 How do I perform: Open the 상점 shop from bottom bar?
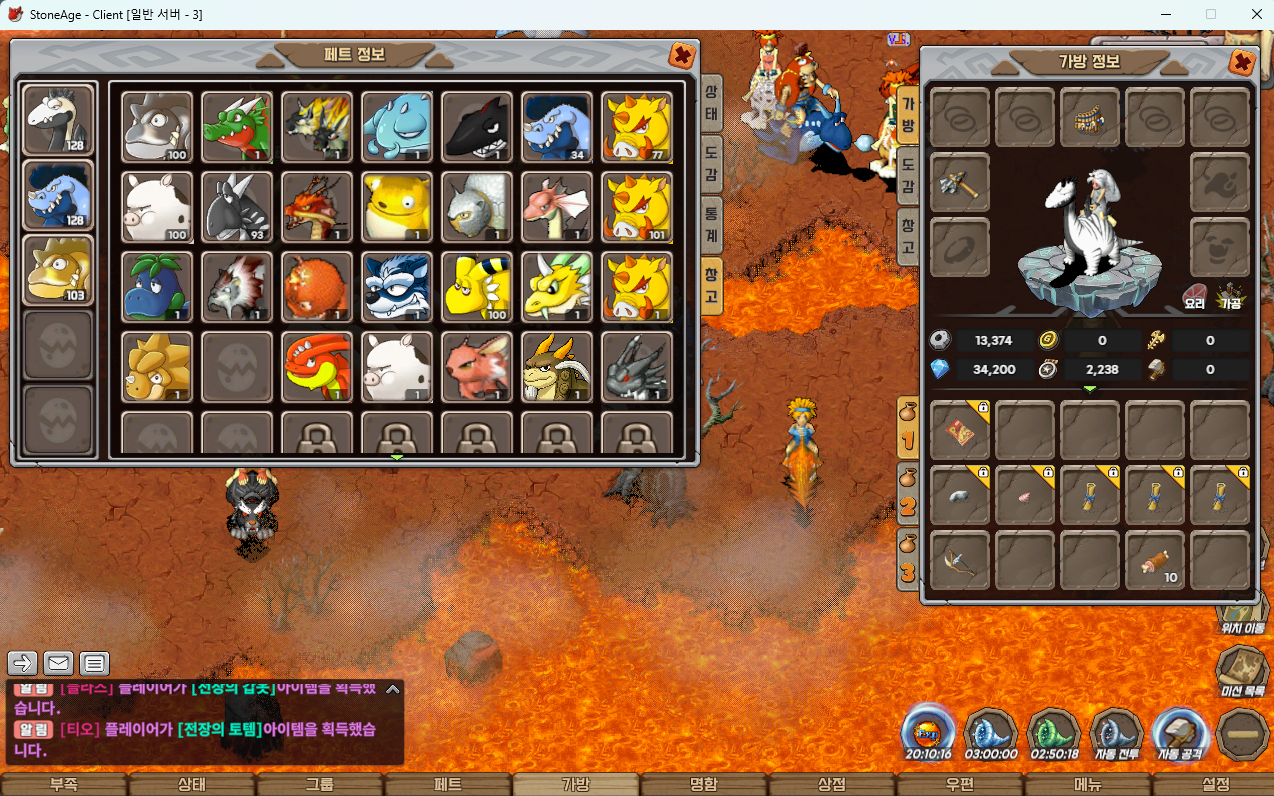[832, 785]
